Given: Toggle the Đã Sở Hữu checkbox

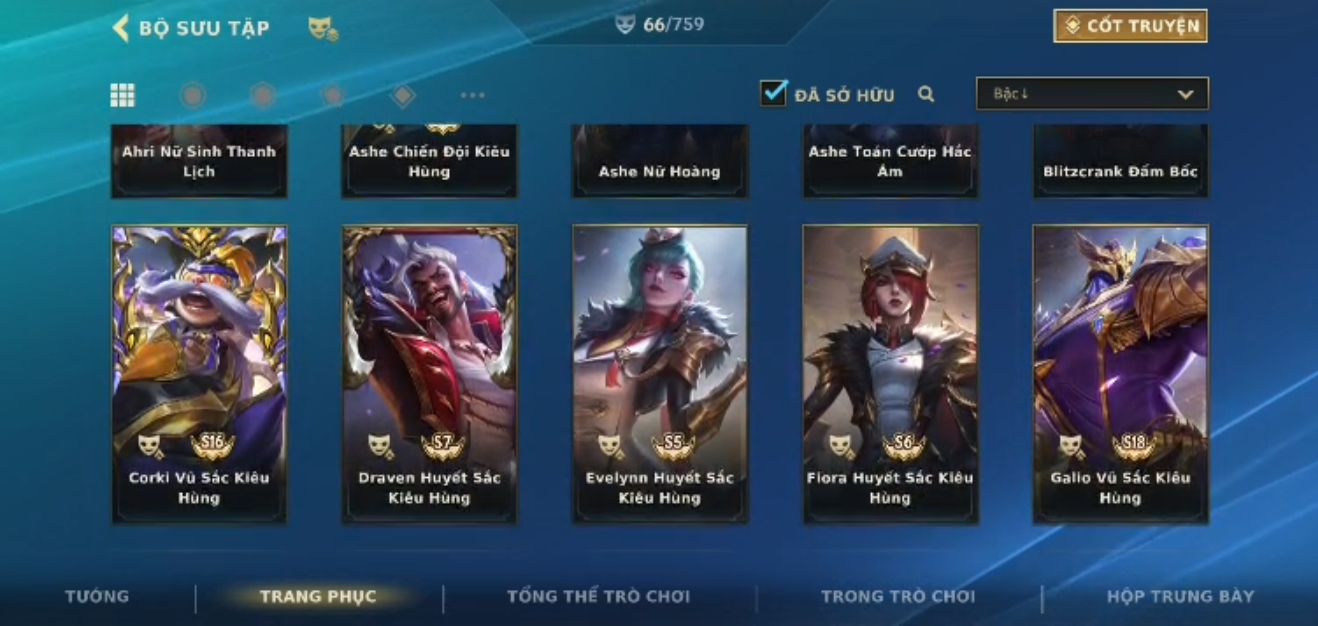Looking at the screenshot, I should 773,93.
